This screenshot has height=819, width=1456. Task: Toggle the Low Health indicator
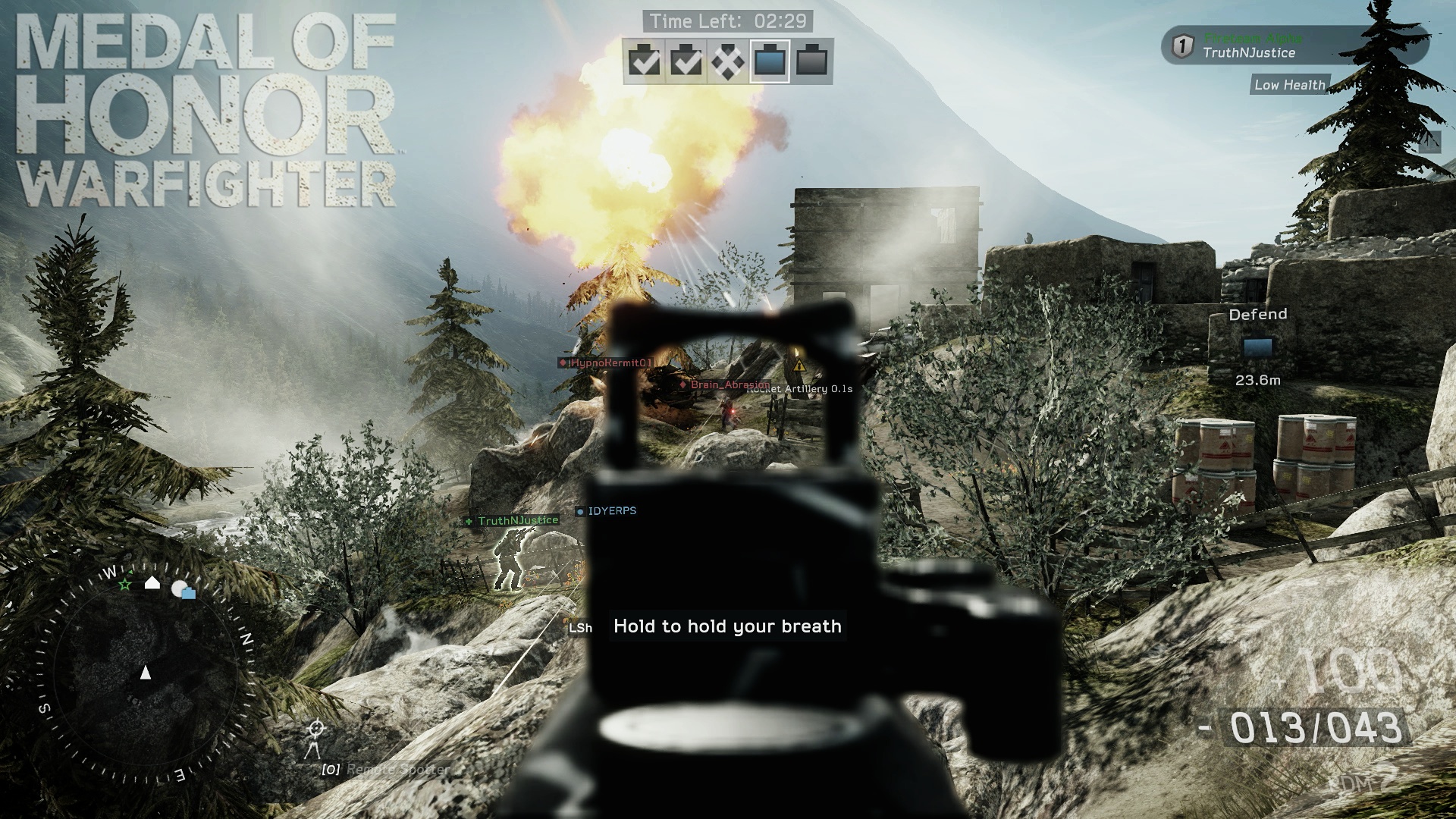pos(1288,85)
